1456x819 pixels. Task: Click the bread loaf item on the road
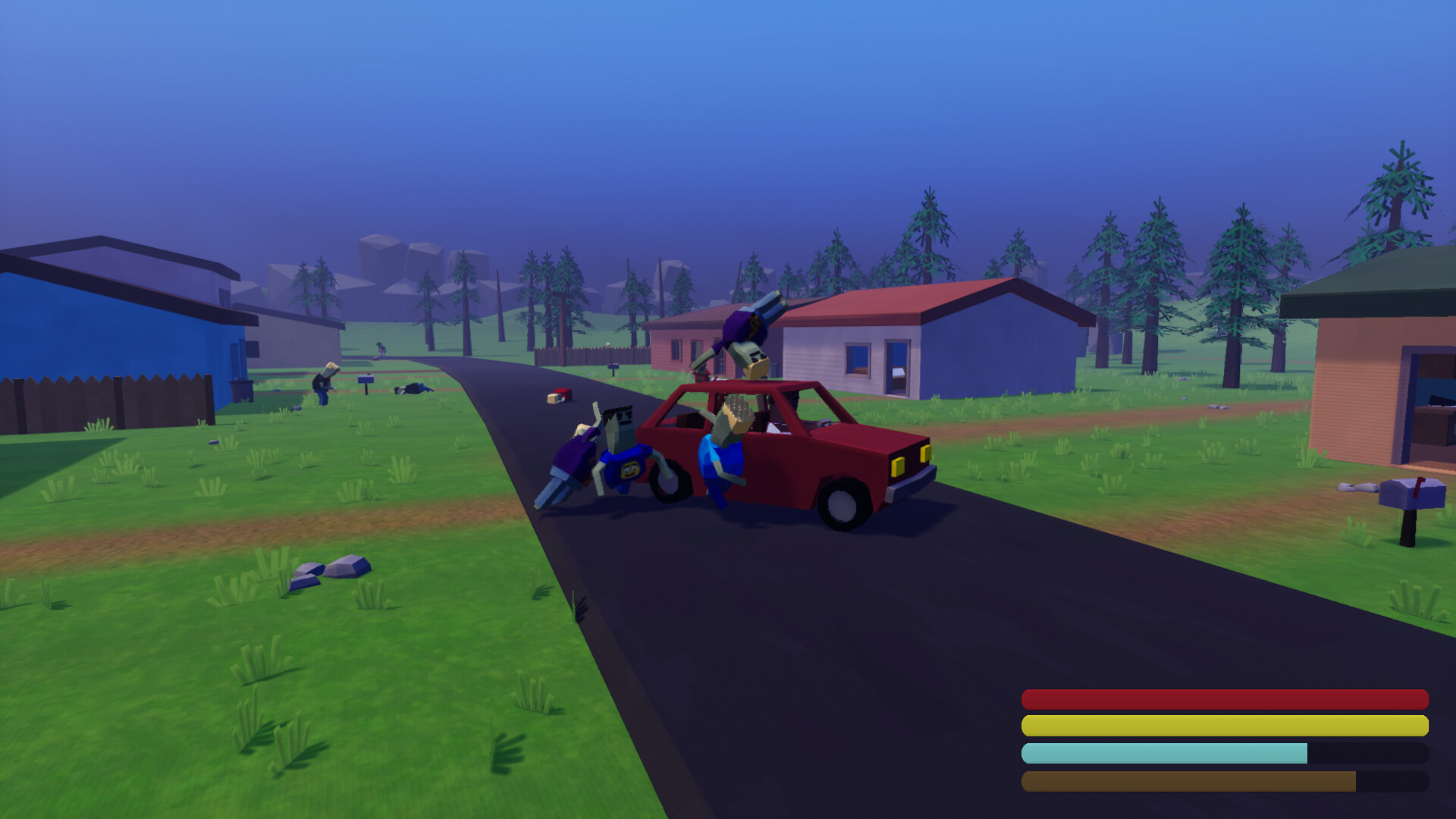(x=554, y=400)
